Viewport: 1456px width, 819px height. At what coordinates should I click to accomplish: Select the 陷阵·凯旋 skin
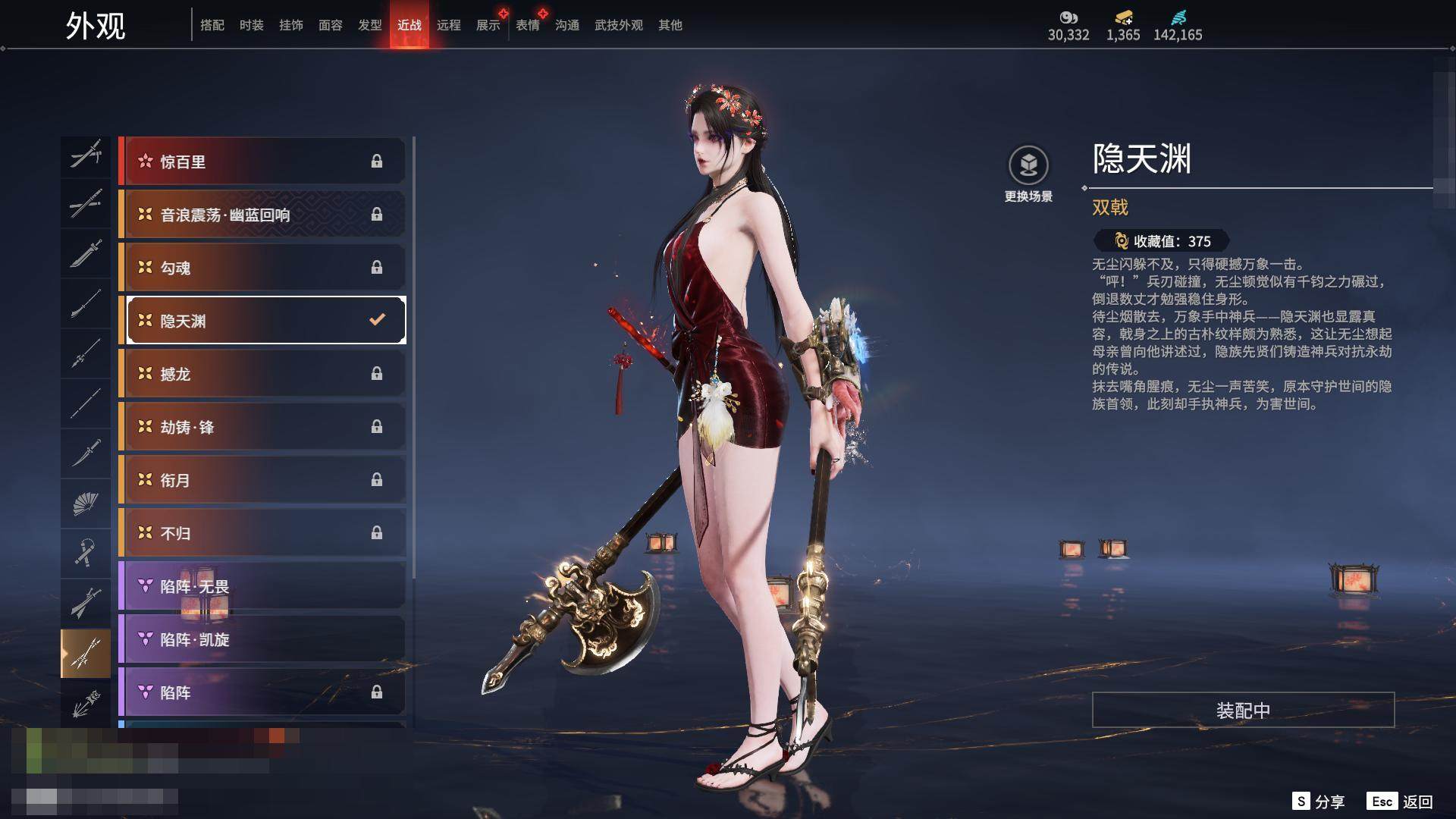click(x=263, y=639)
